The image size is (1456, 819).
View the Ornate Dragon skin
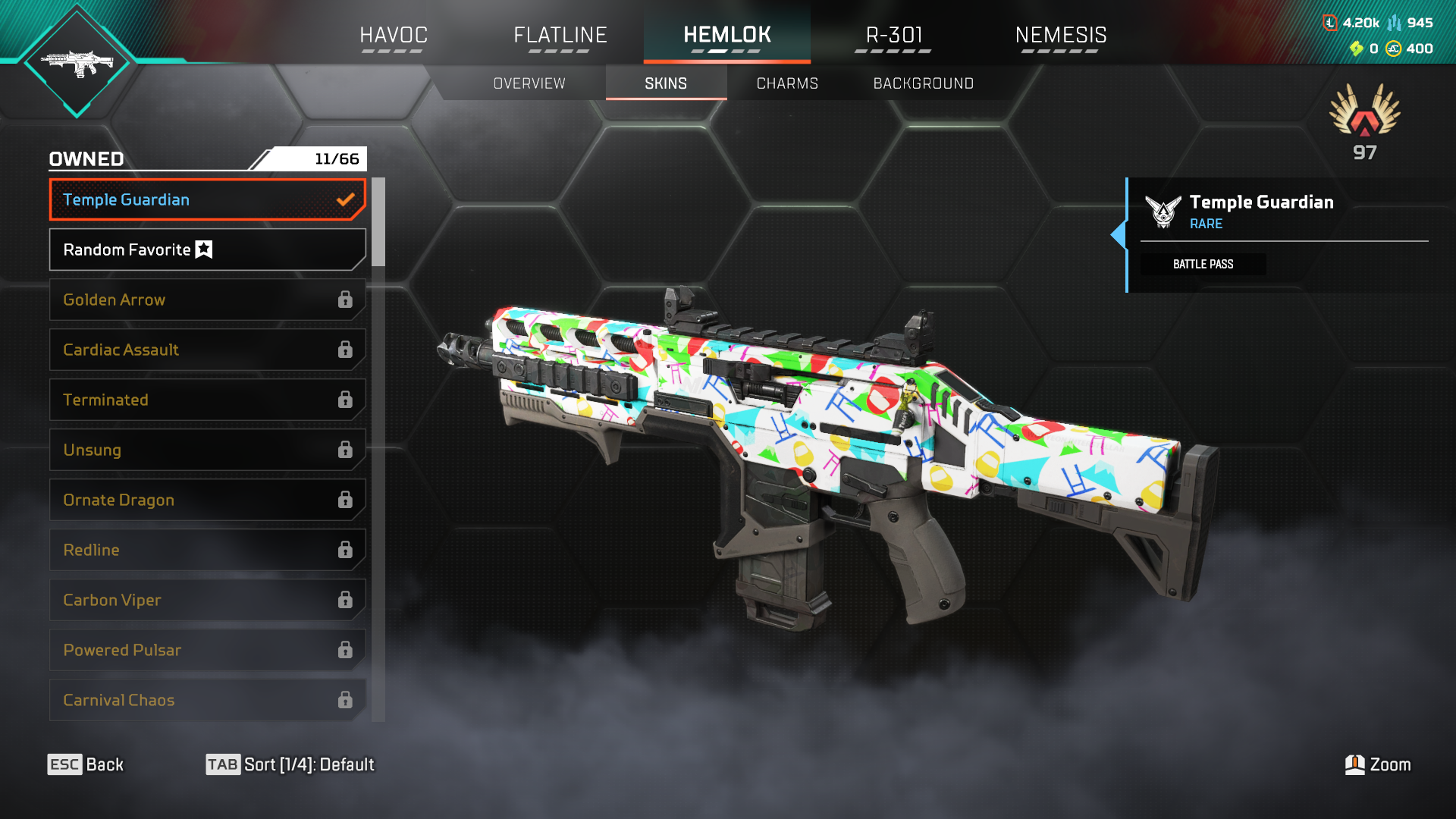tap(207, 500)
